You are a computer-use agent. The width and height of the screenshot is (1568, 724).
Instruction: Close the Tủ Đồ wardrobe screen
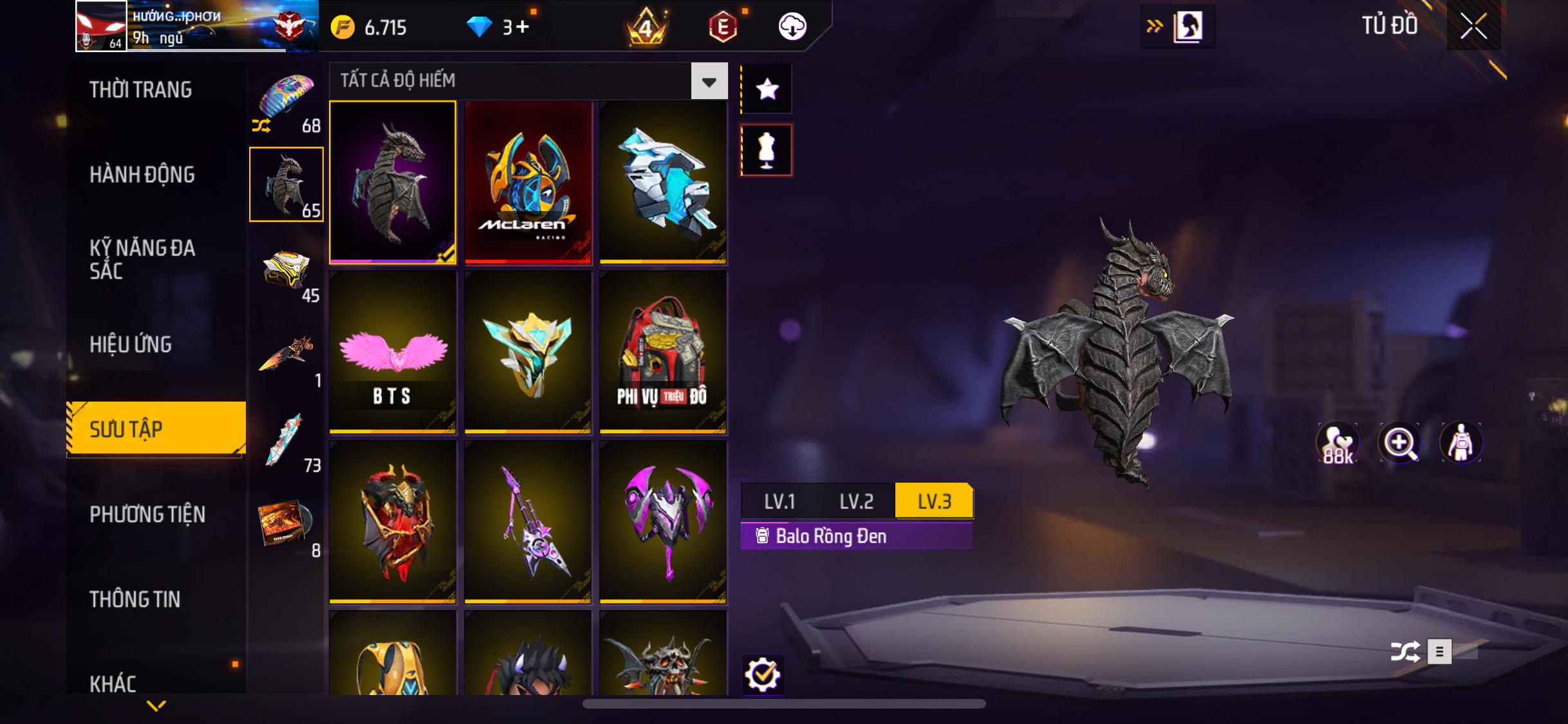1473,26
